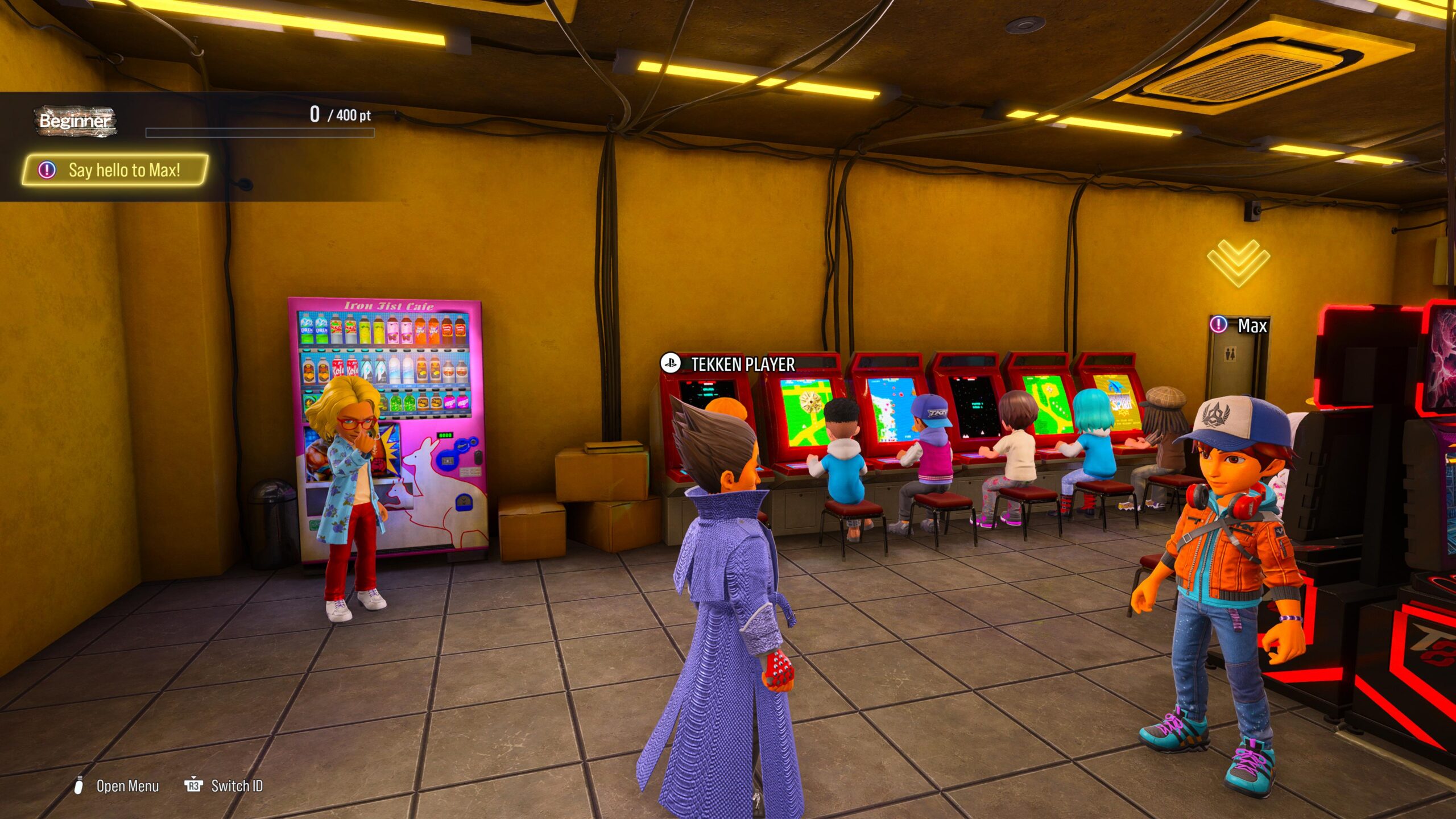Click the yellow chevron objective marker
The image size is (1456, 819).
point(1238,262)
